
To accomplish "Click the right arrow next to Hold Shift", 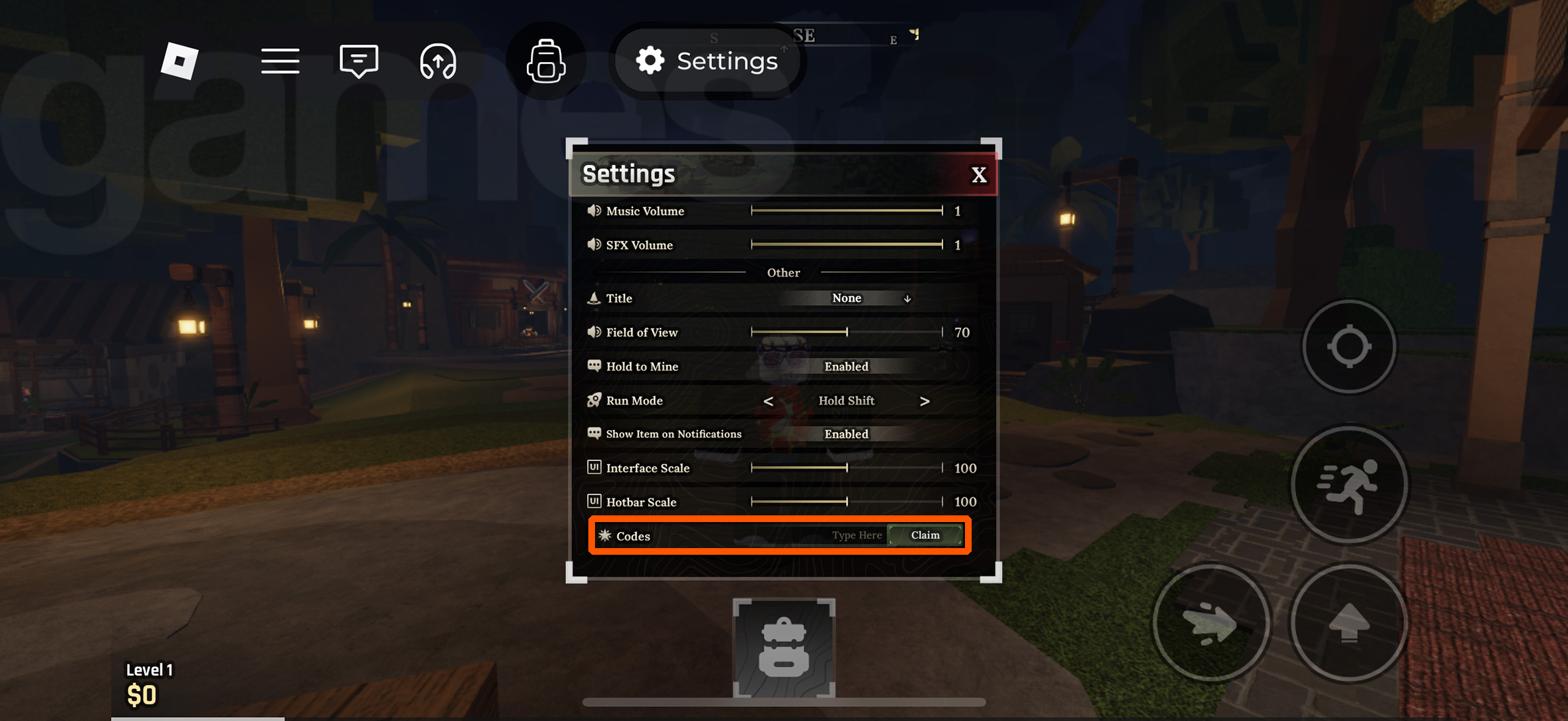I will click(x=925, y=401).
